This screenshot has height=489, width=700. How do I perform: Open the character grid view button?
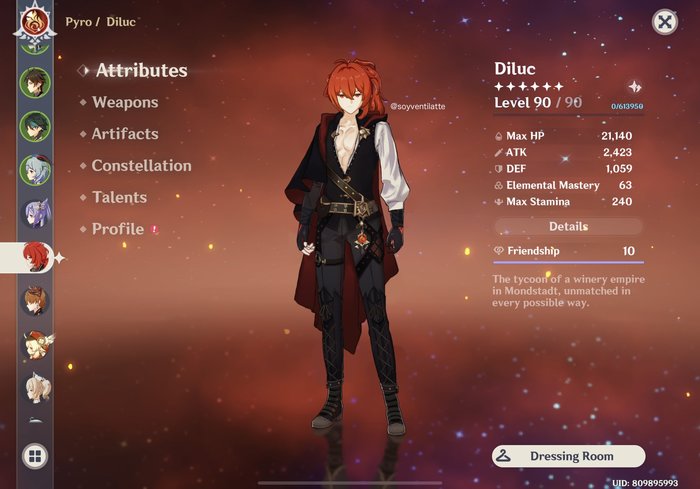[x=35, y=457]
